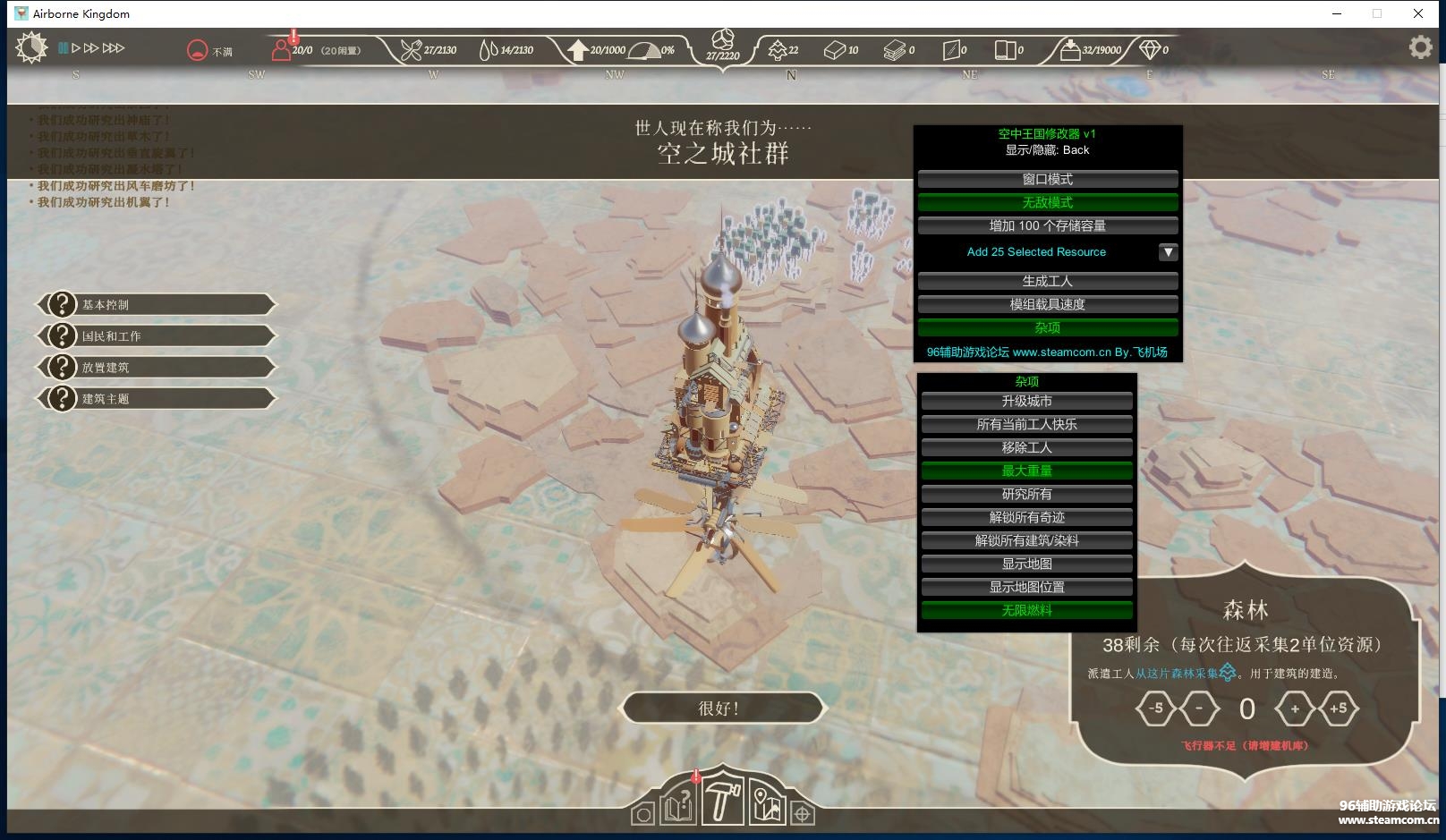1446x840 pixels.
Task: Open the 国民和工作 help topic
Action: 157,336
